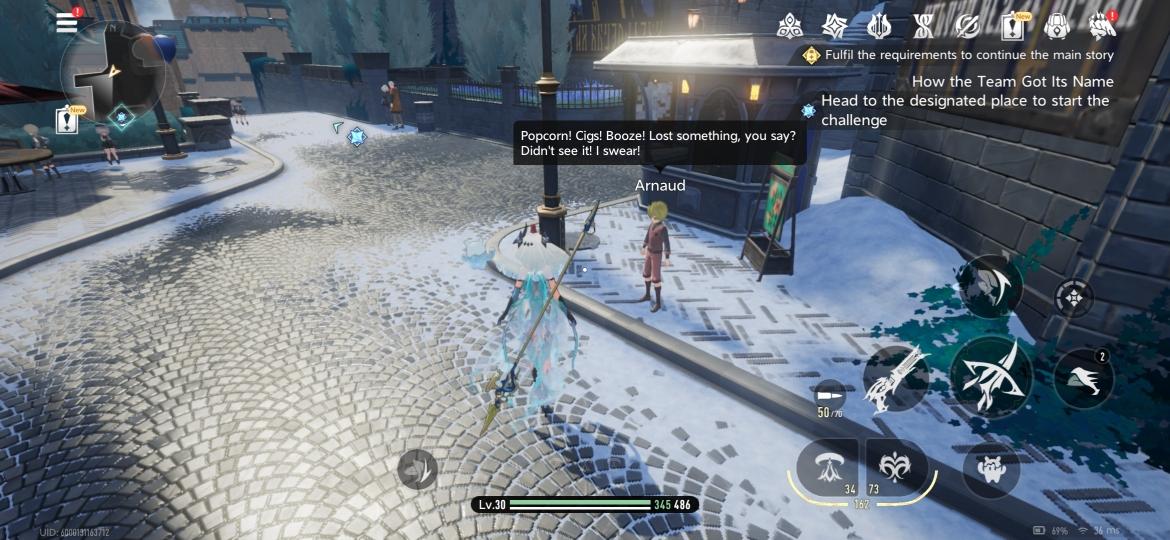
Task: Tap the small target lock-on button
Action: click(x=1074, y=298)
